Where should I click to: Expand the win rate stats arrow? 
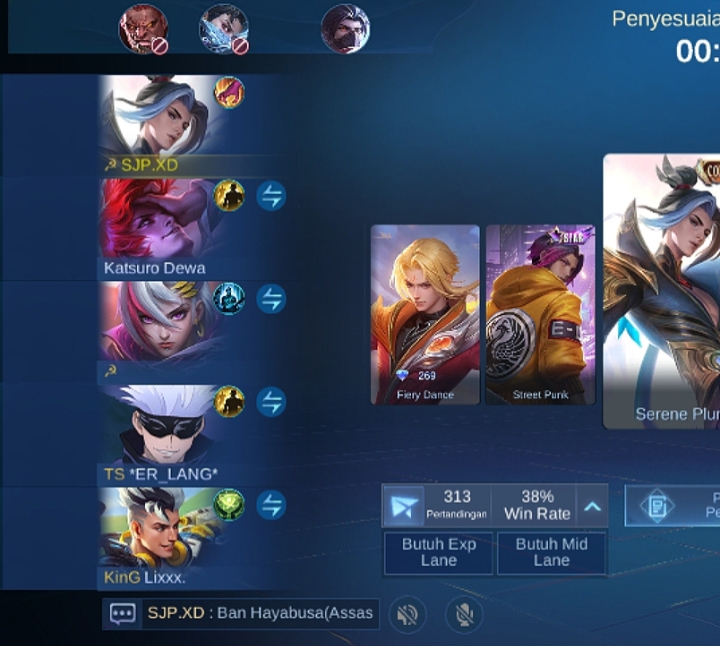tap(592, 506)
